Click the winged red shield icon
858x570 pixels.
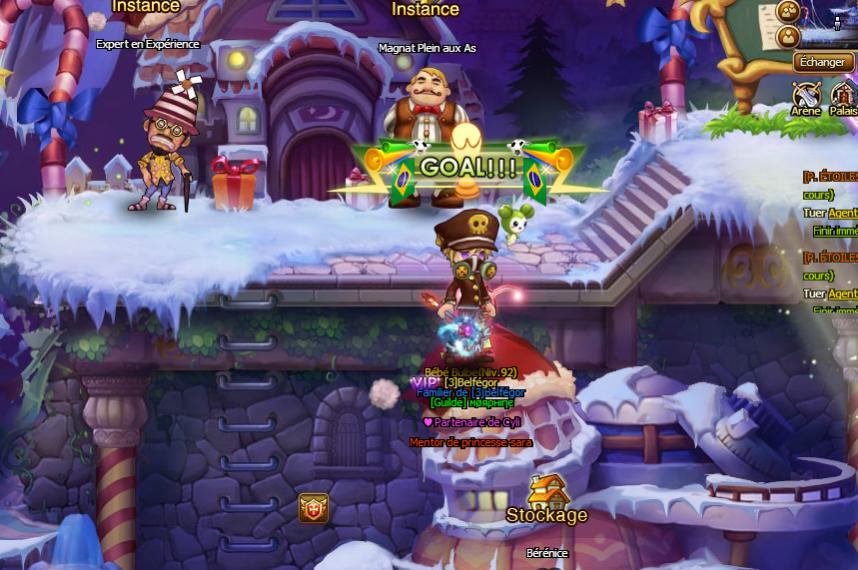coord(313,508)
